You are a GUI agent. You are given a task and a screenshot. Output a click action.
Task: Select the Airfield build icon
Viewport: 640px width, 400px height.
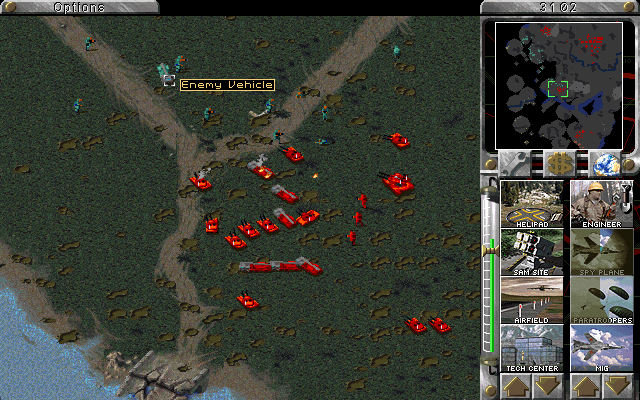tap(531, 300)
